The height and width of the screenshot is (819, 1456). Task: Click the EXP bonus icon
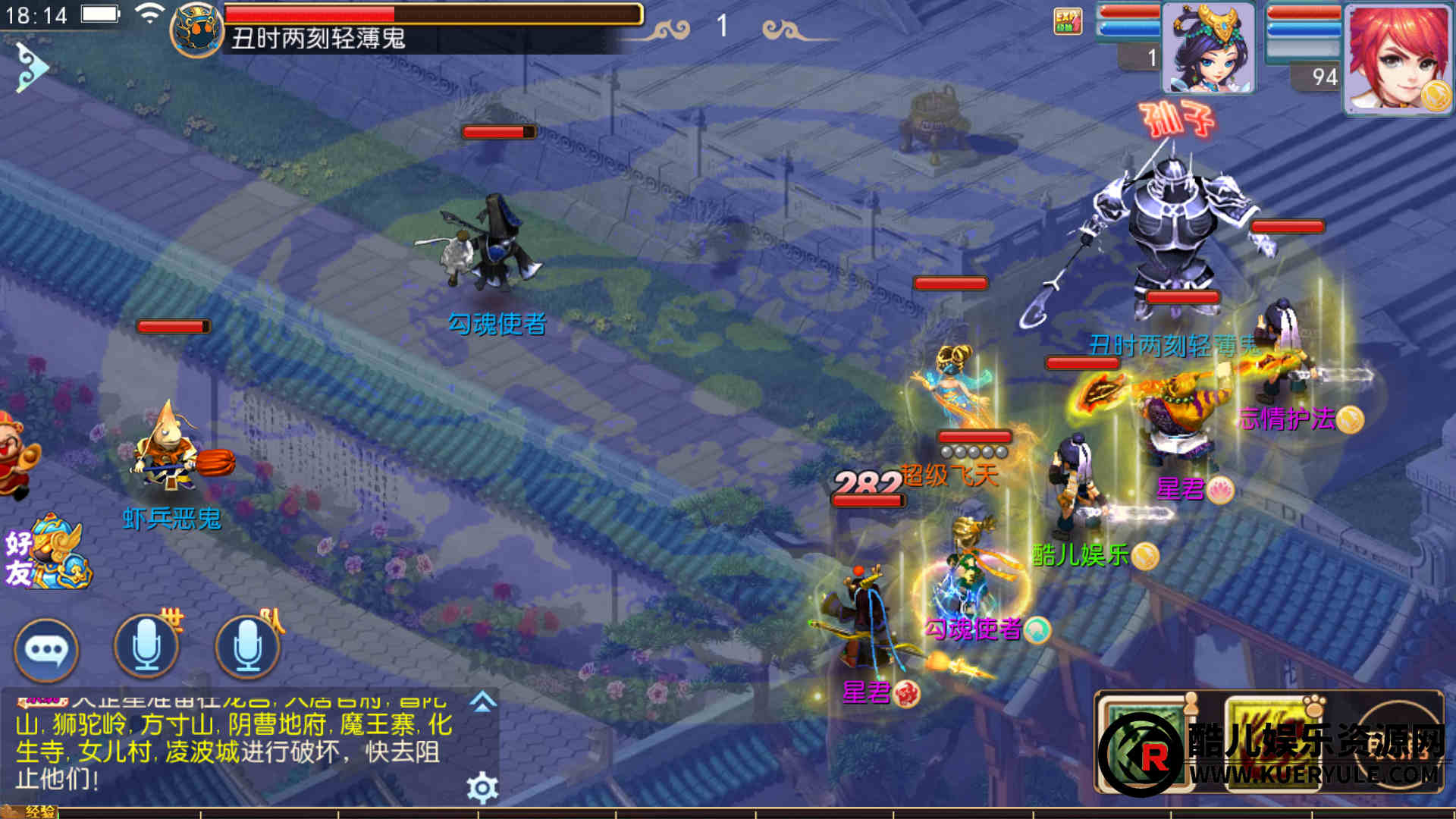1067,21
